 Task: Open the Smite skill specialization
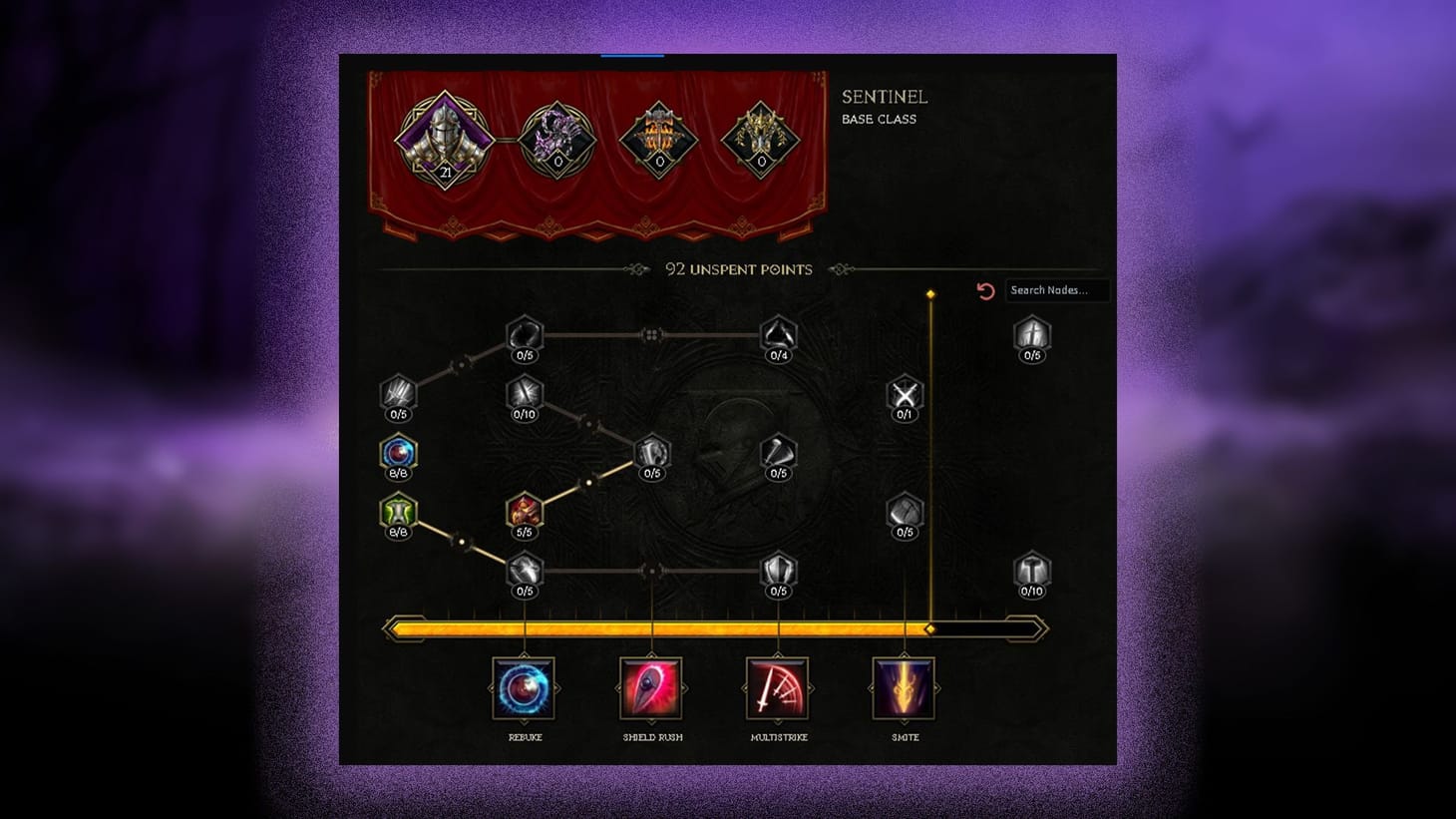(x=903, y=688)
